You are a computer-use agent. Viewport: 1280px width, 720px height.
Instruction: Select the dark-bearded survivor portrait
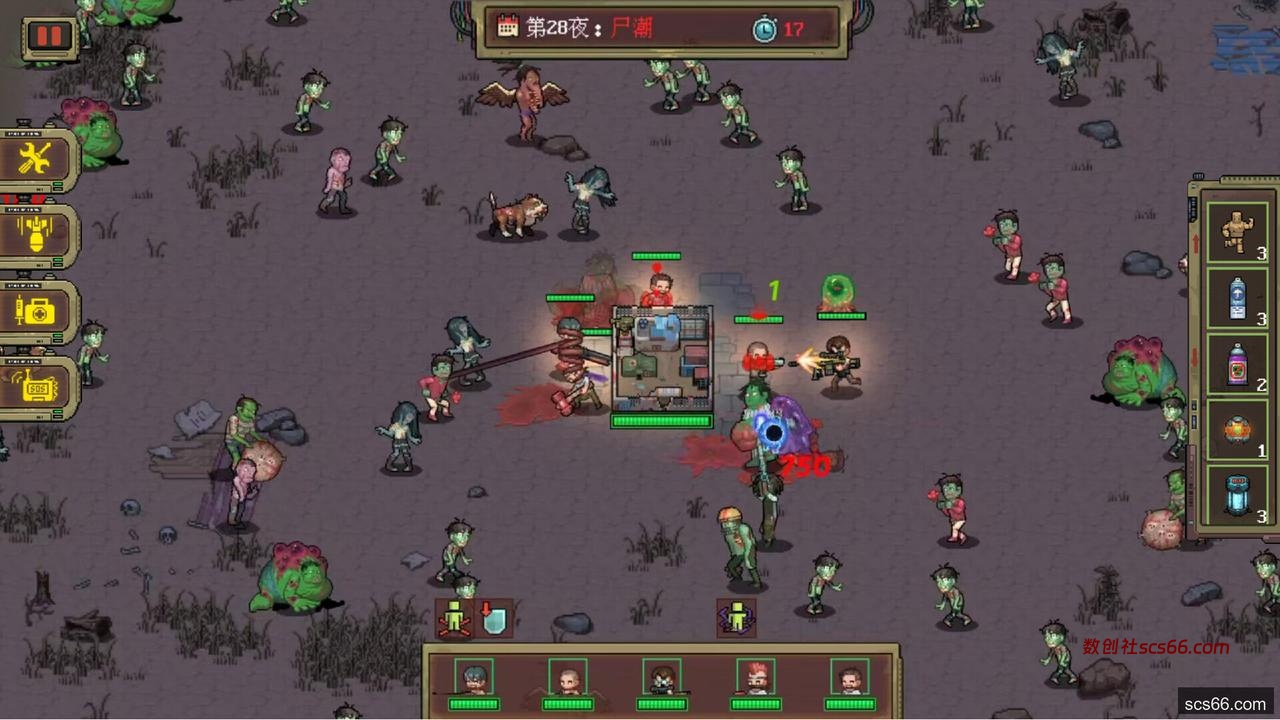coord(850,679)
